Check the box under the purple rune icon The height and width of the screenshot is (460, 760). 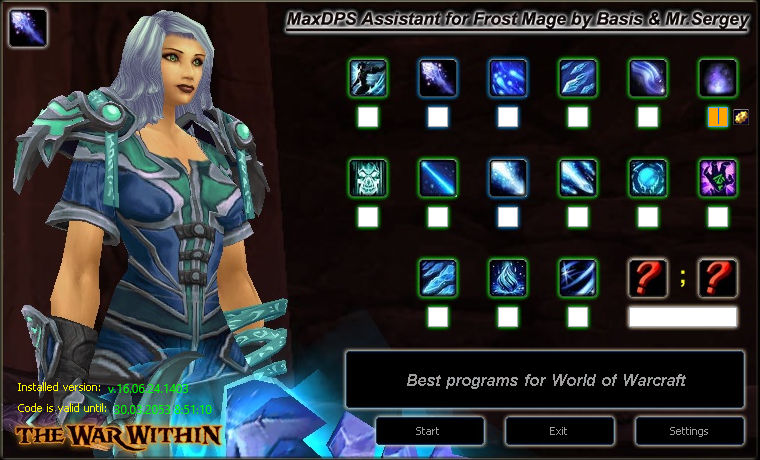click(x=717, y=217)
